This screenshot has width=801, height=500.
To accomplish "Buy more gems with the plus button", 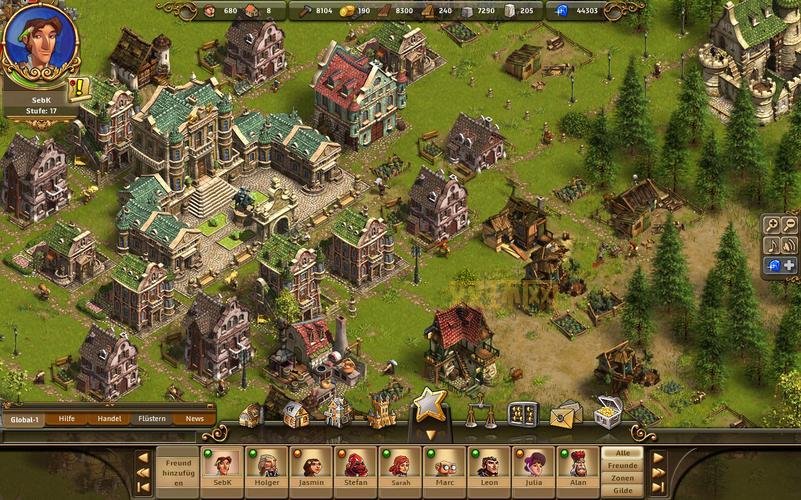I will pyautogui.click(x=790, y=265).
